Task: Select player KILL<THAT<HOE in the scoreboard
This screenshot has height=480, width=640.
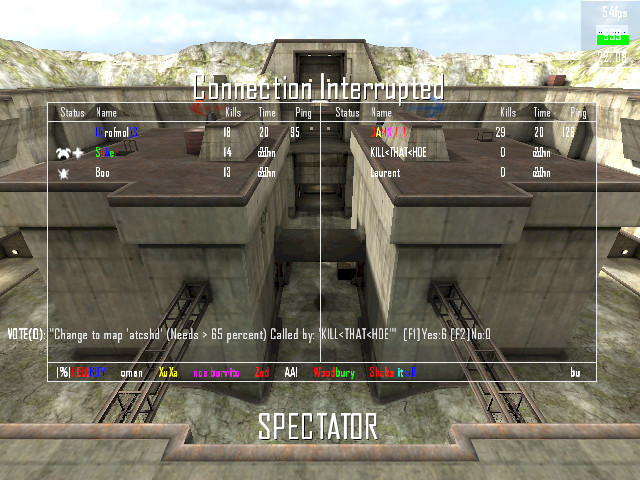Action: (x=399, y=152)
